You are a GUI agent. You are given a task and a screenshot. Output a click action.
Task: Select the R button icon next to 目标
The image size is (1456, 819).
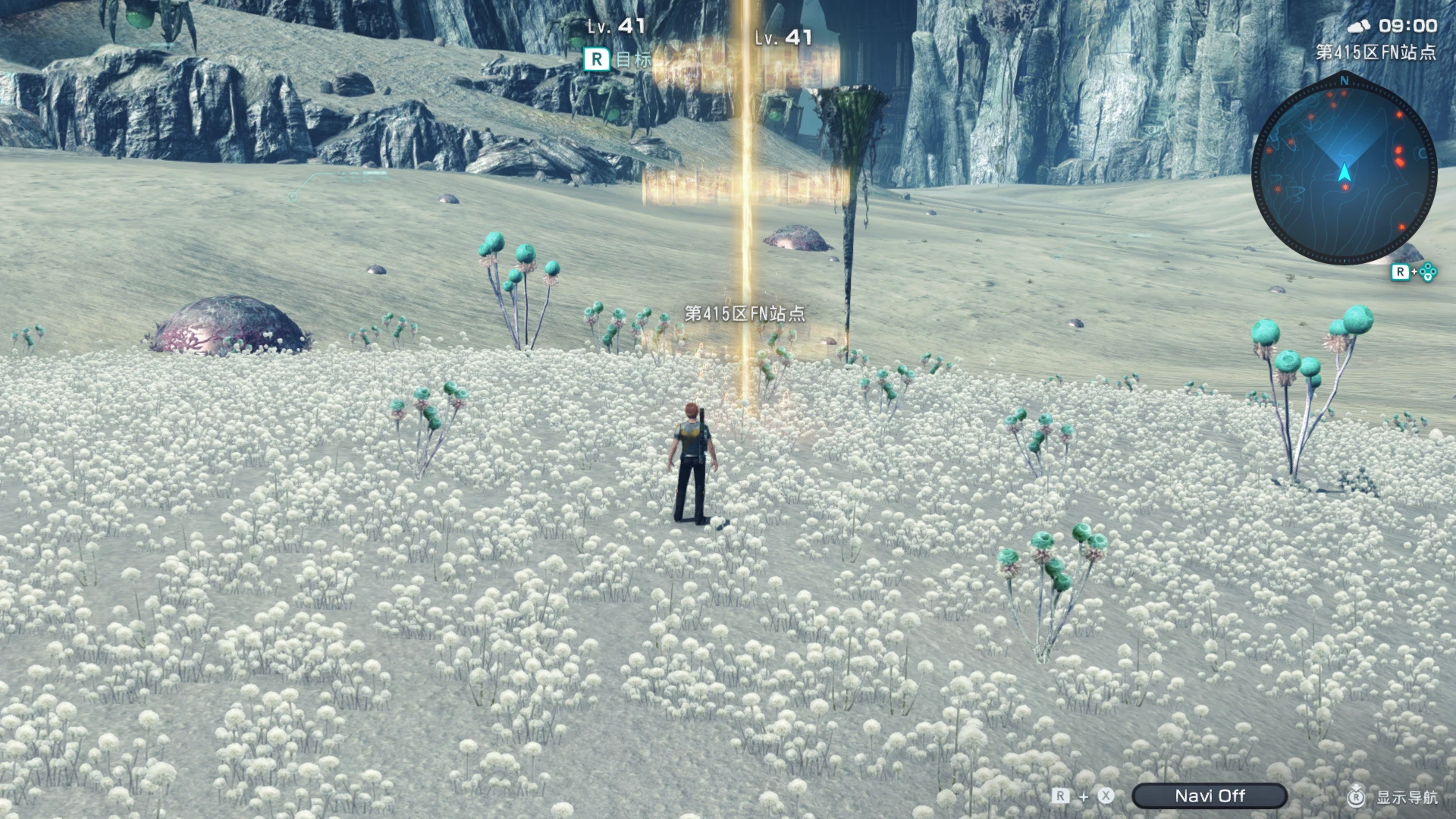pos(596,59)
